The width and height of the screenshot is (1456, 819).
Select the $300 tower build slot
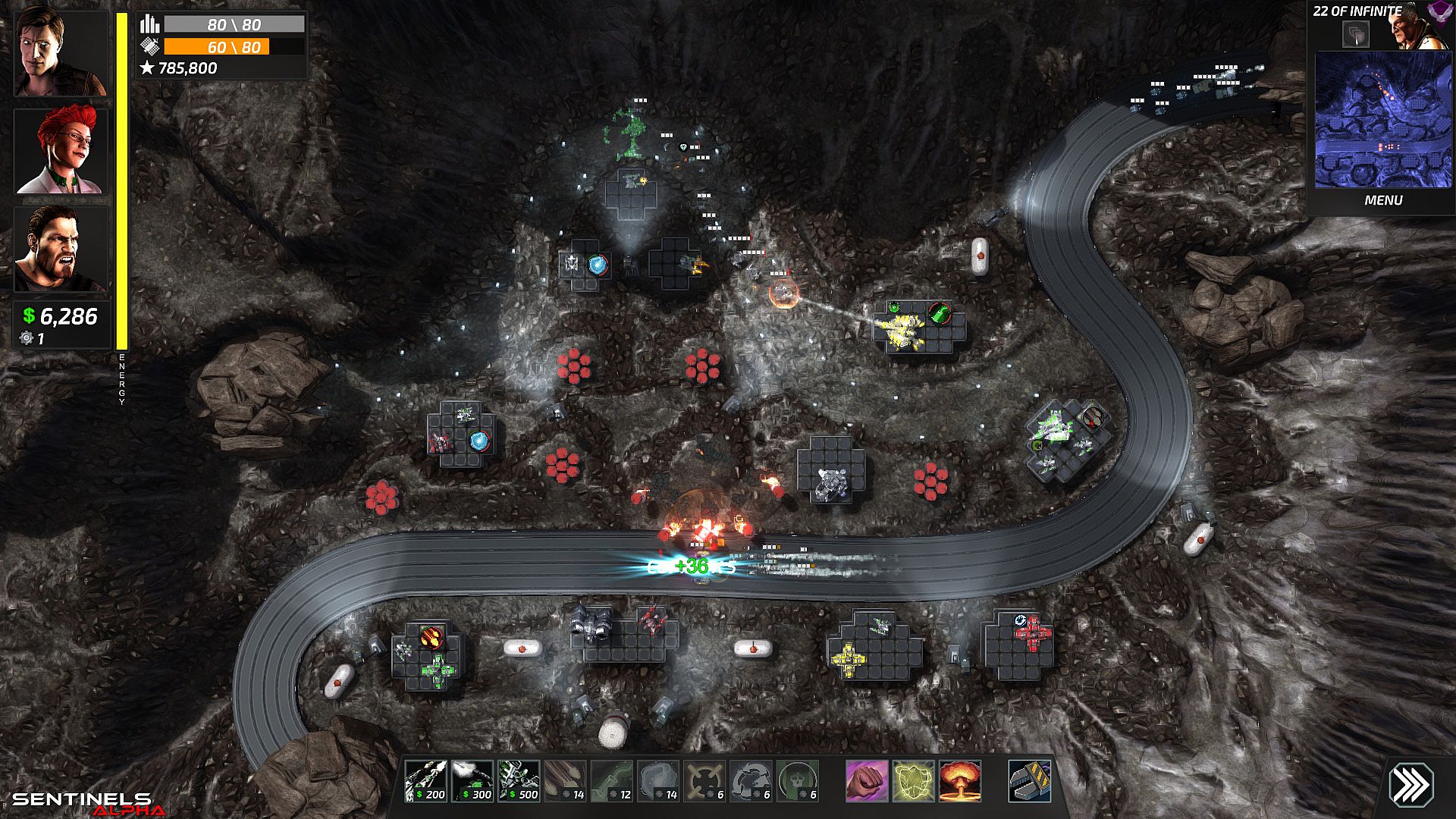pyautogui.click(x=472, y=781)
